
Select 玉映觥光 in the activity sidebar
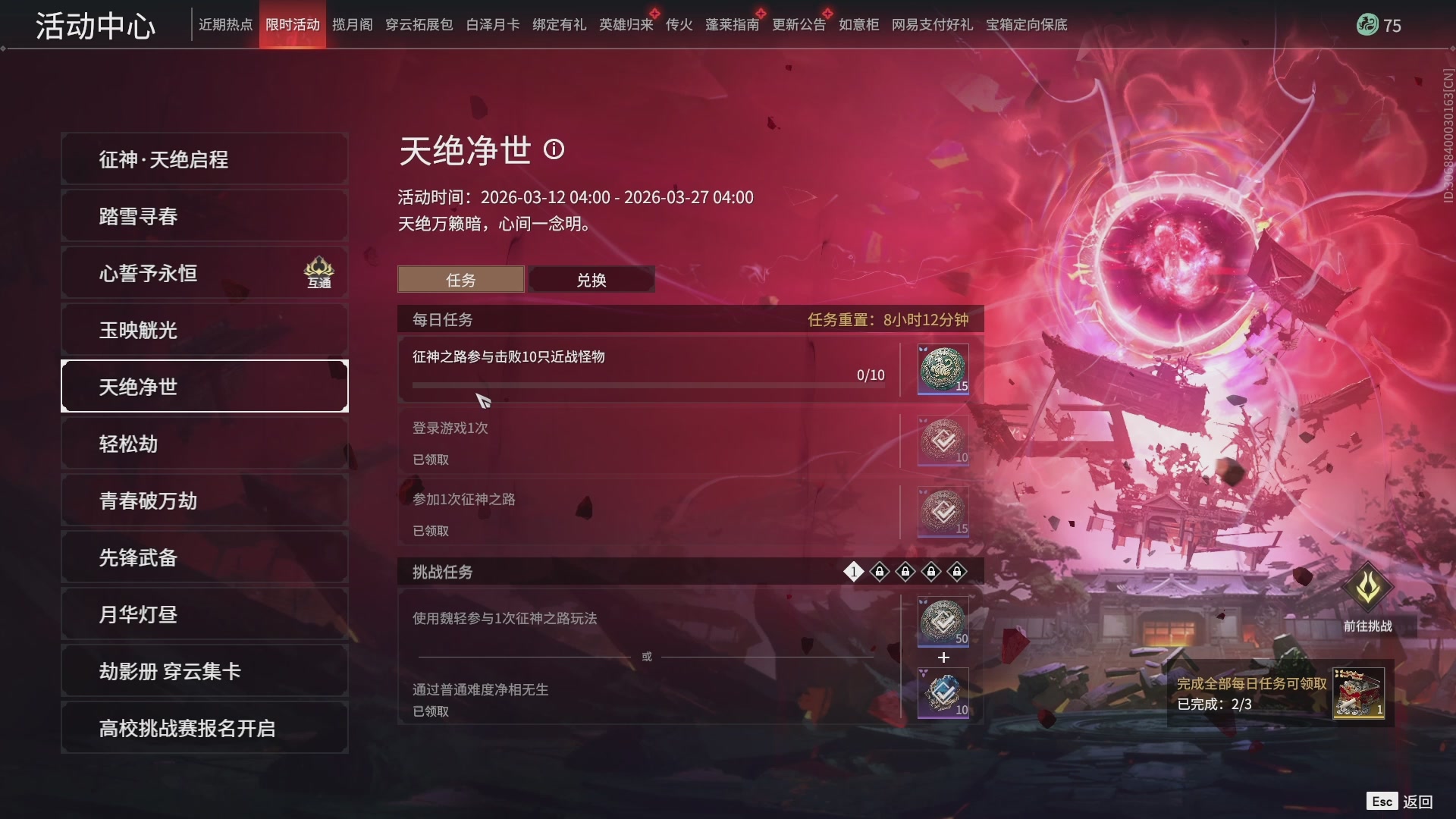tap(204, 329)
